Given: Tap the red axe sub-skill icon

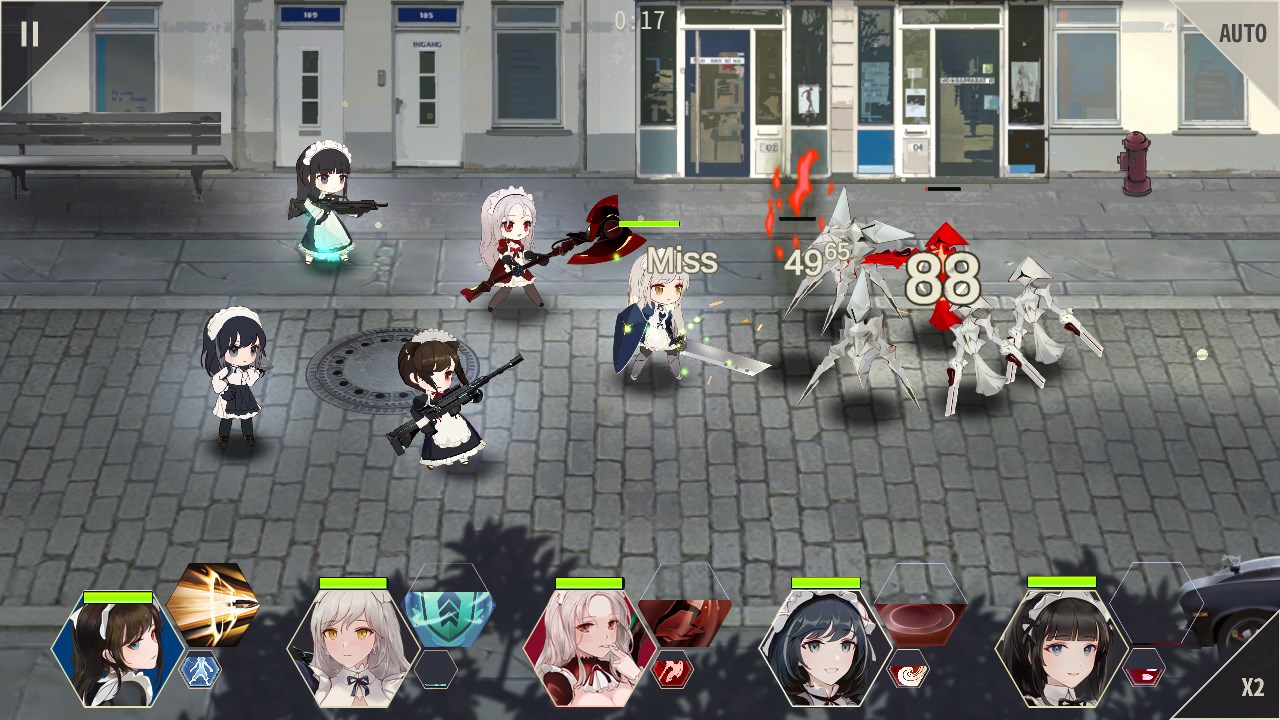Looking at the screenshot, I should [x=671, y=670].
